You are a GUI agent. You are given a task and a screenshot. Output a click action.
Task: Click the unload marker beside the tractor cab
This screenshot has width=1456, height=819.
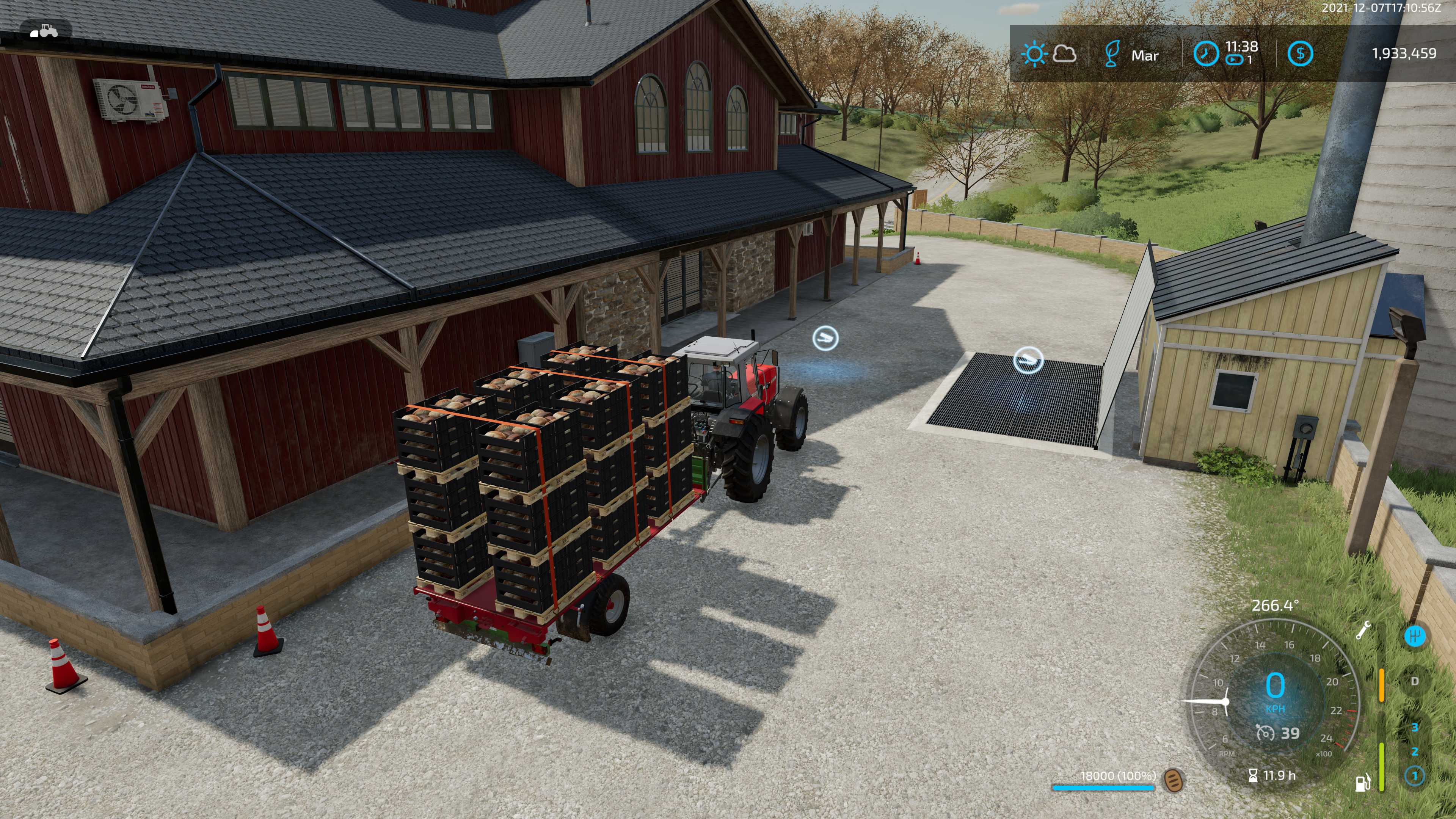(x=825, y=338)
